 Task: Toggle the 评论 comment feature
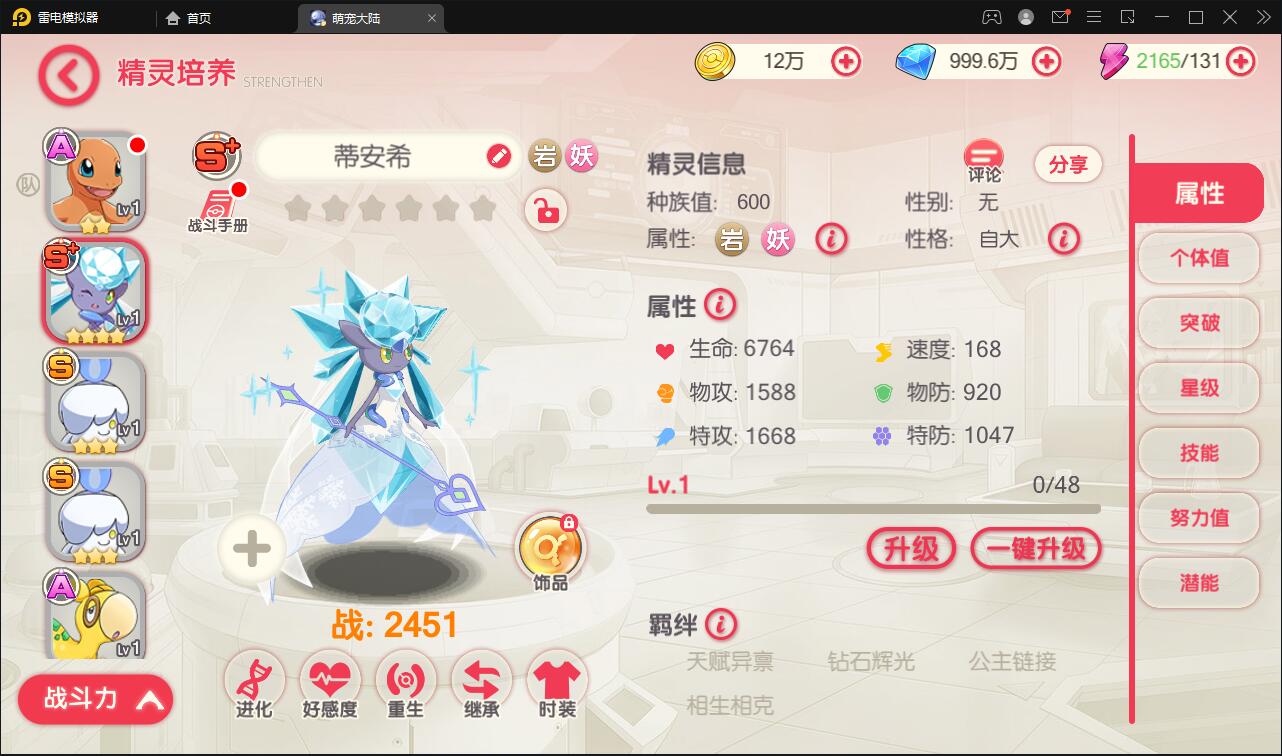(x=981, y=158)
